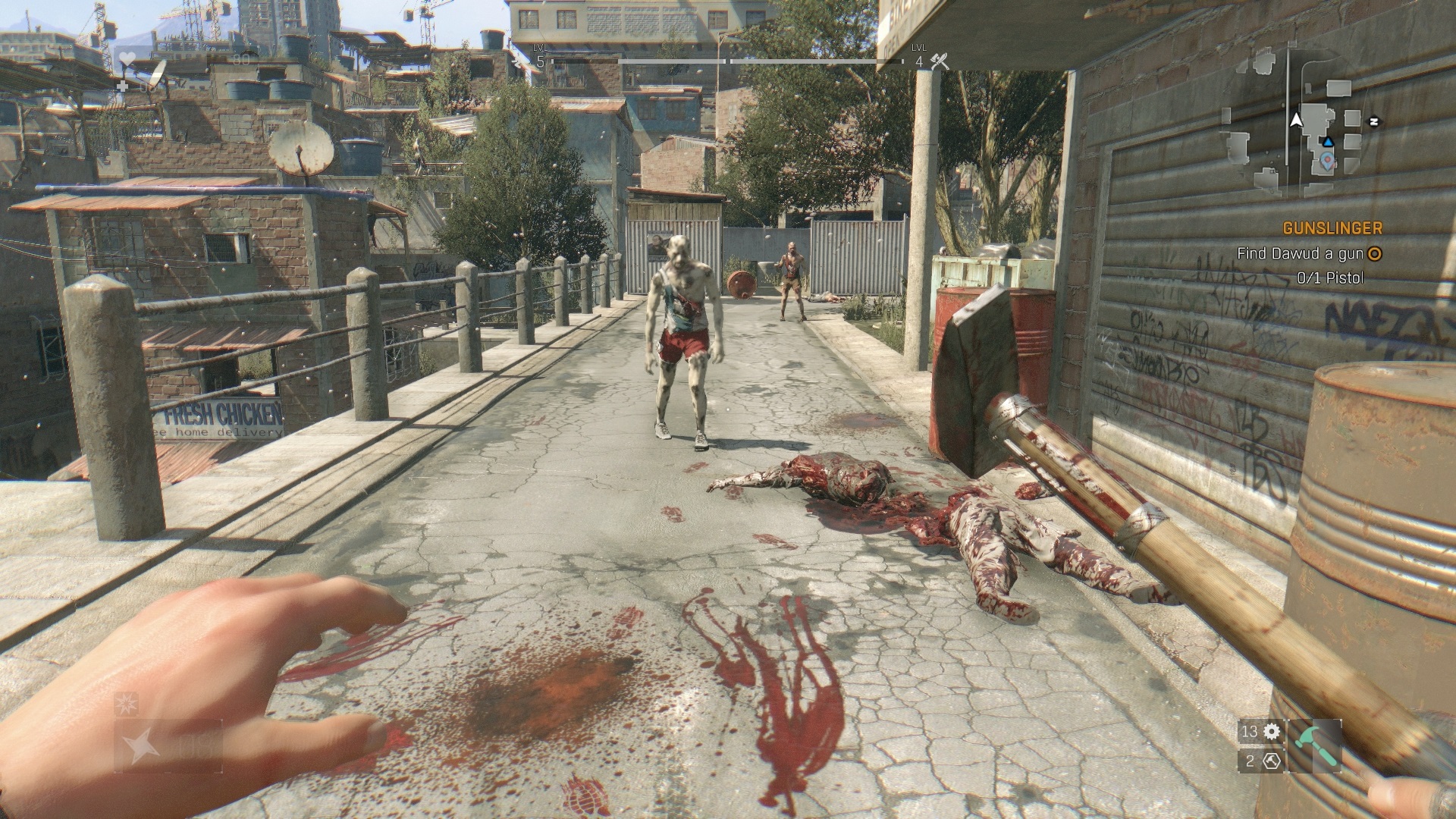The height and width of the screenshot is (819, 1456).
Task: Toggle the GUNSLINGER quest tracker
Action: [x=1332, y=226]
